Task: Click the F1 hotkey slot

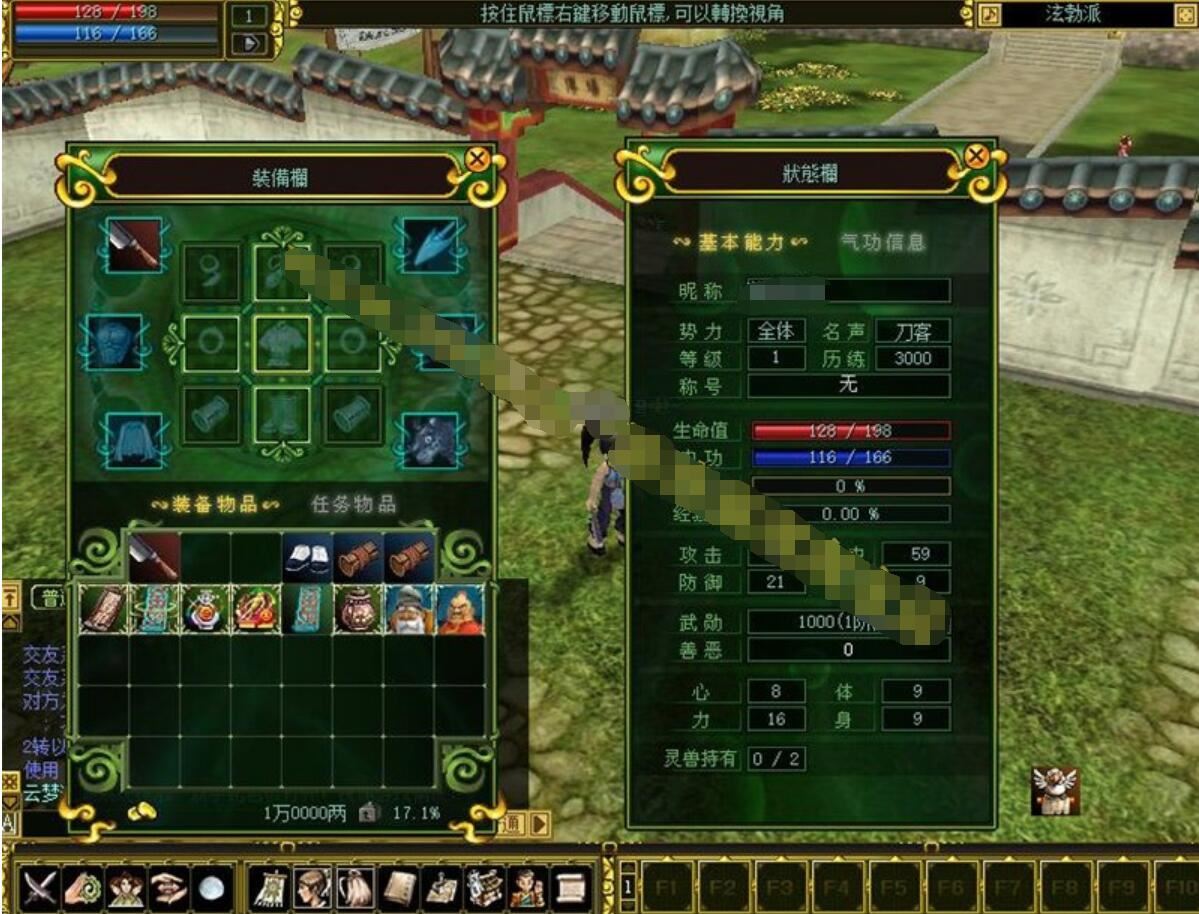Action: click(668, 888)
